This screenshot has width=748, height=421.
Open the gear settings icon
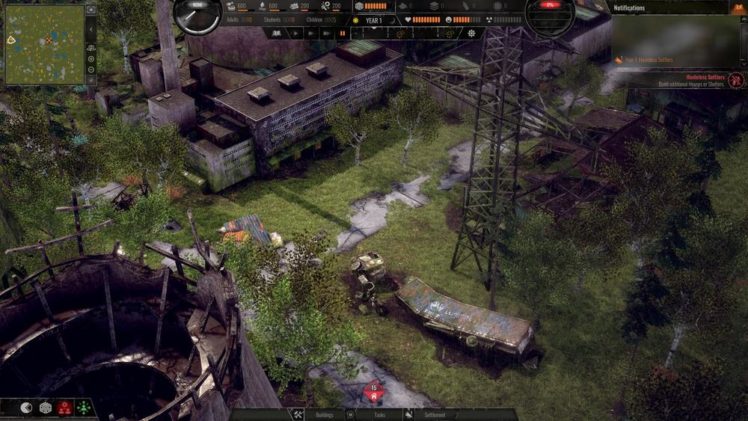click(x=472, y=33)
